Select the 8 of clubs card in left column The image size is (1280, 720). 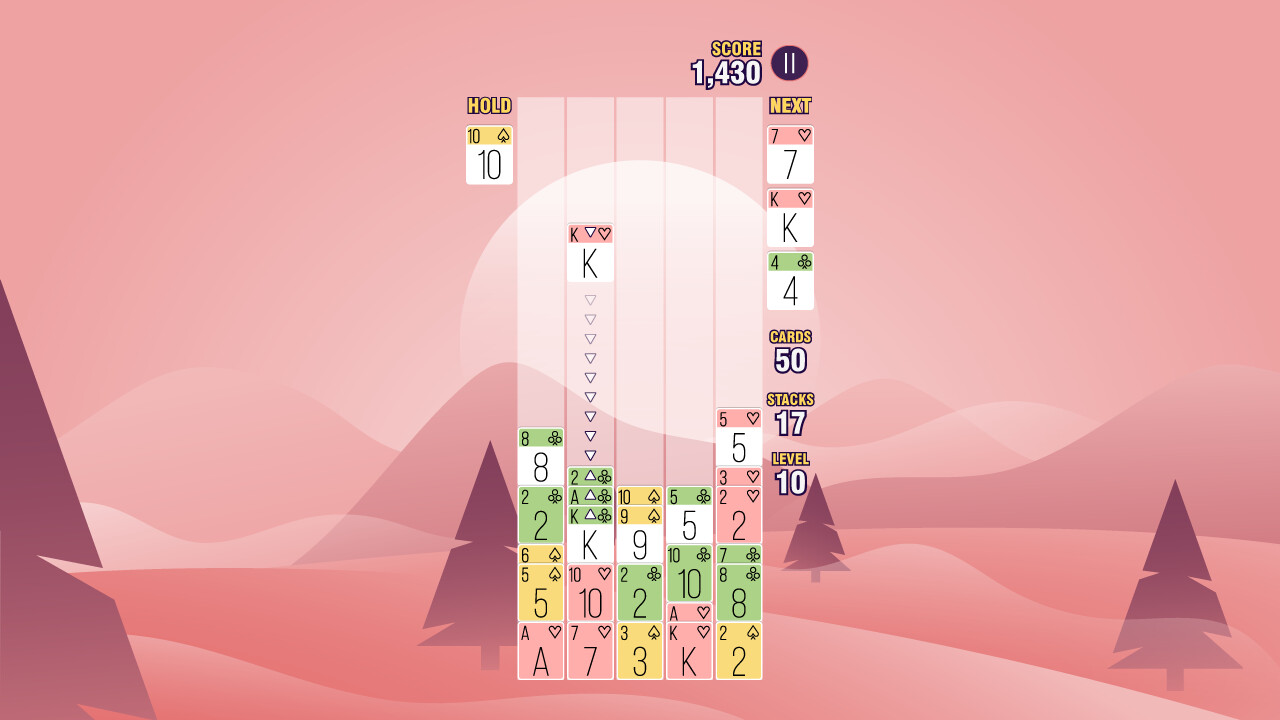coord(540,460)
